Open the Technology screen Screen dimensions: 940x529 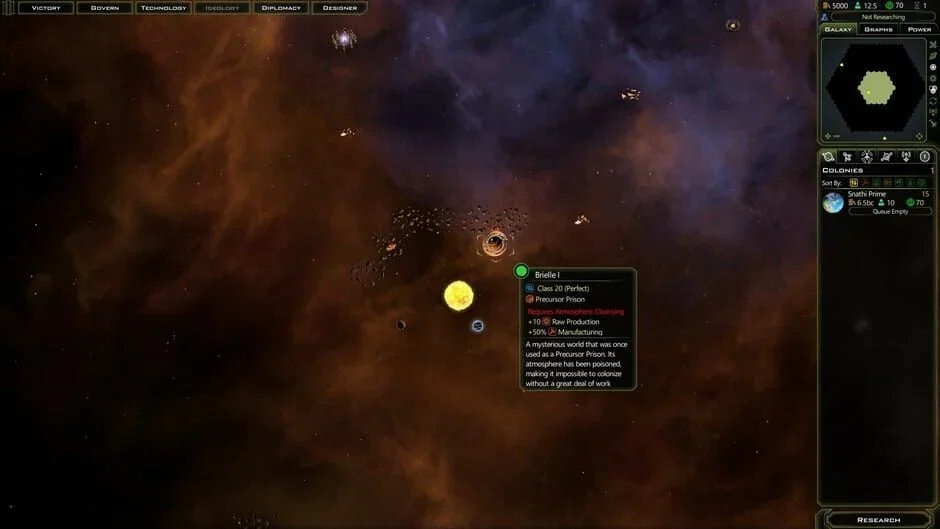[163, 8]
